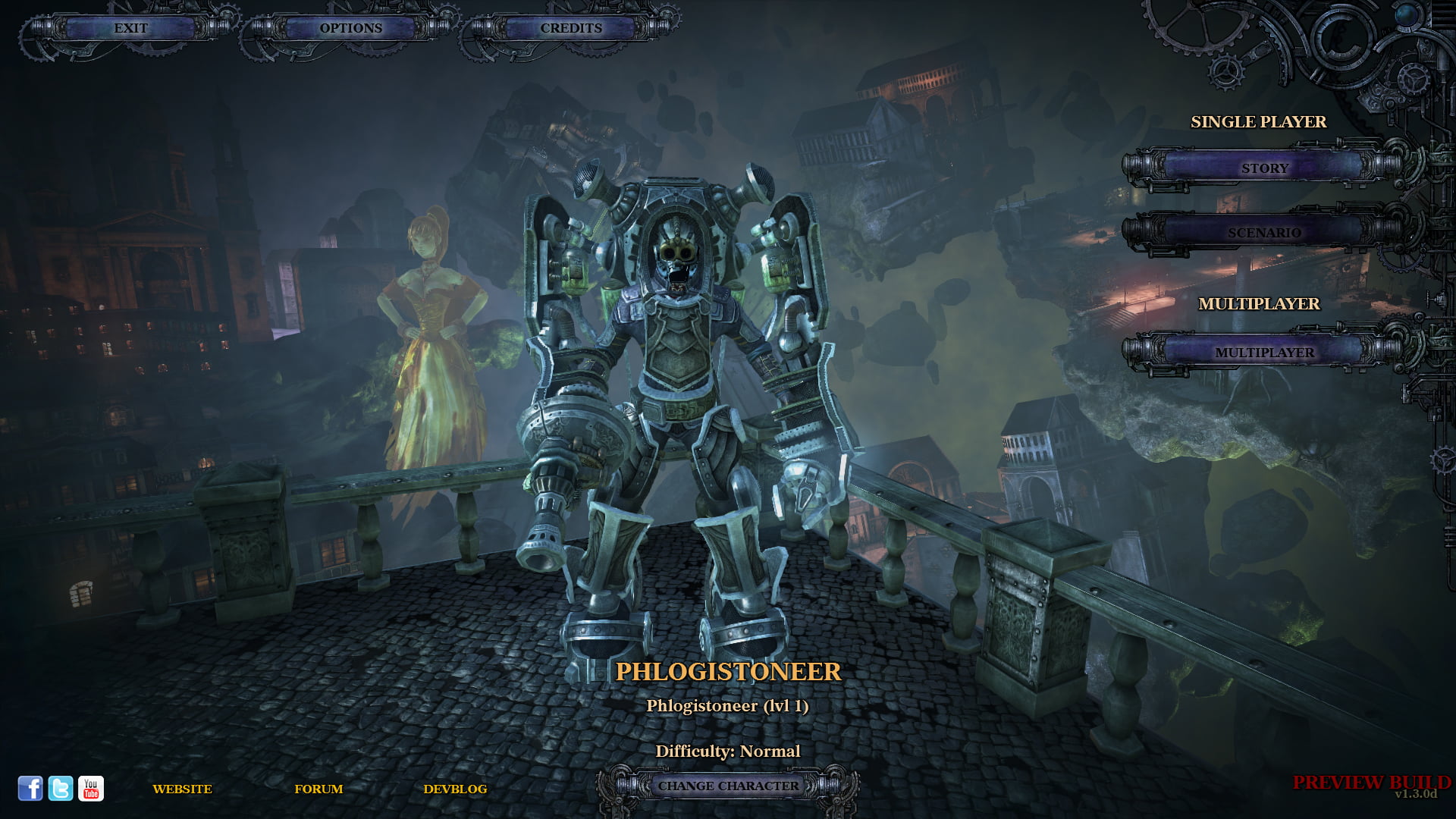Open the Options menu
Screen dimensions: 1456x819
click(x=350, y=29)
